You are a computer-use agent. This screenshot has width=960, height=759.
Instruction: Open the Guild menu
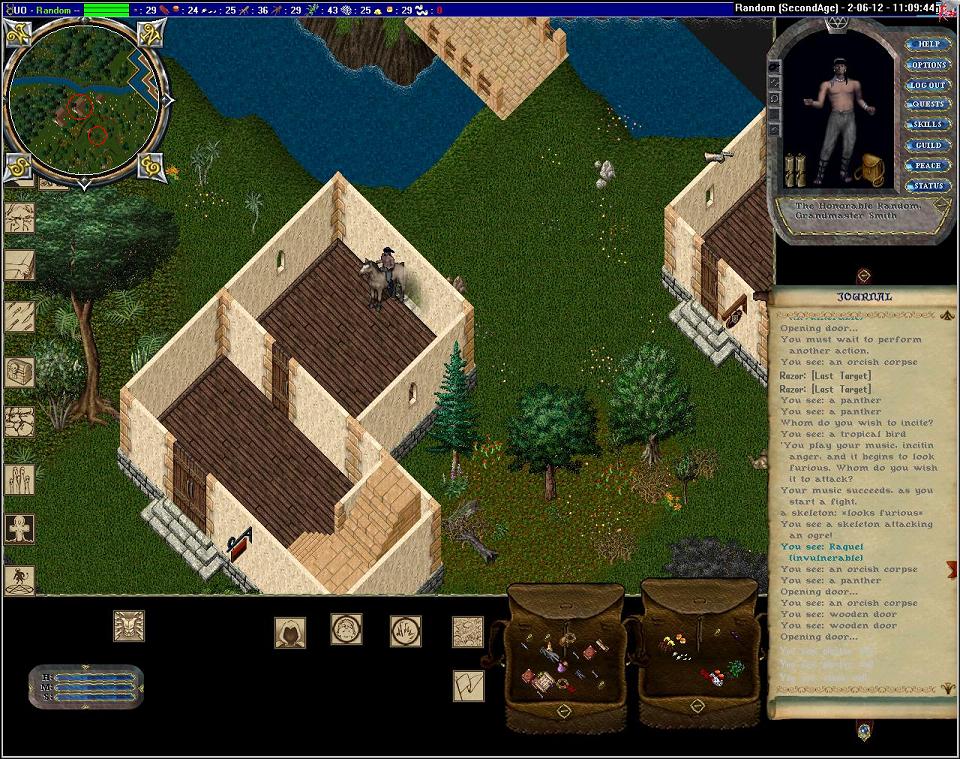tap(927, 145)
